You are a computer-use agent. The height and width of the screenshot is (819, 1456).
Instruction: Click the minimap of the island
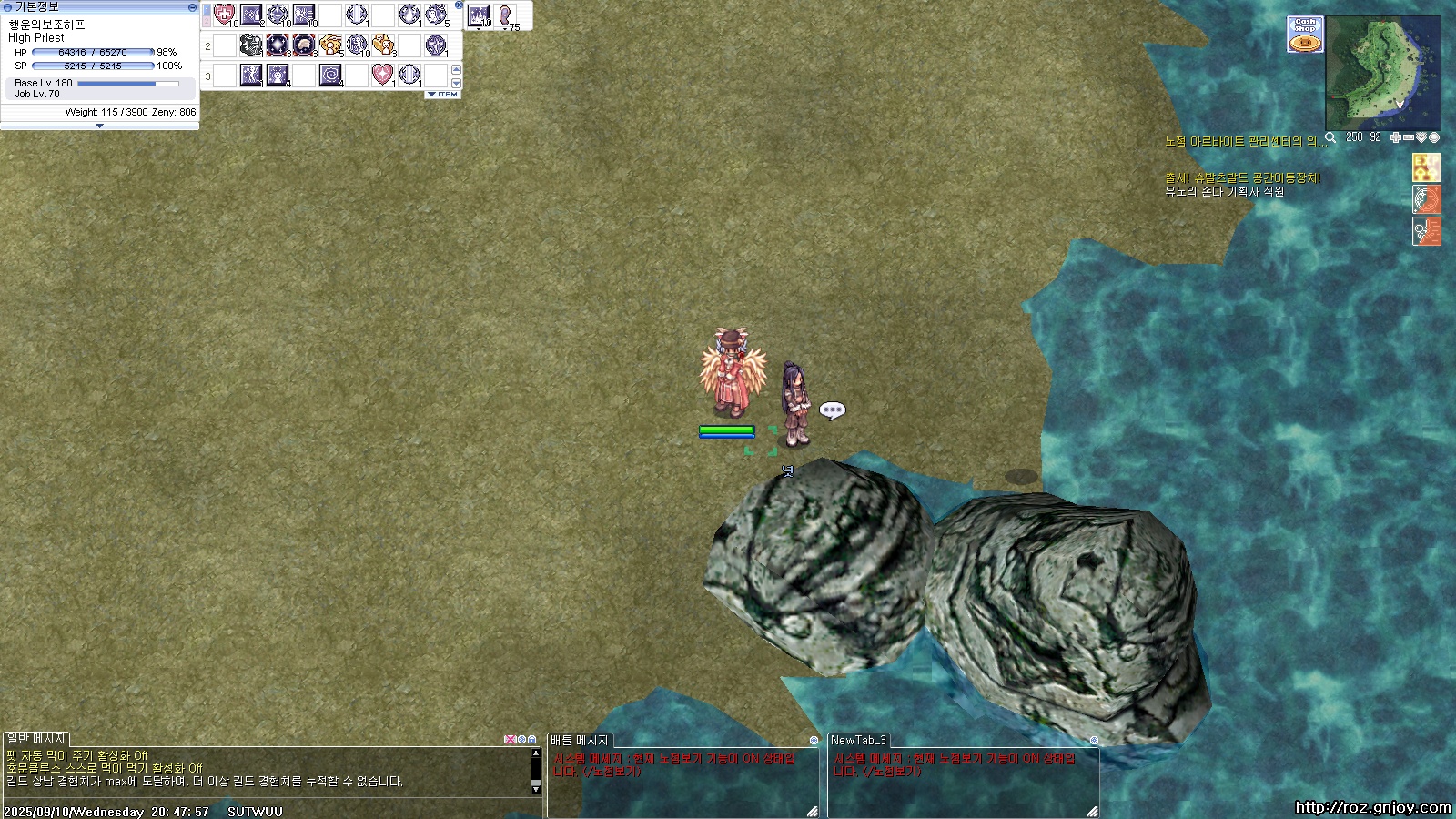click(1382, 74)
